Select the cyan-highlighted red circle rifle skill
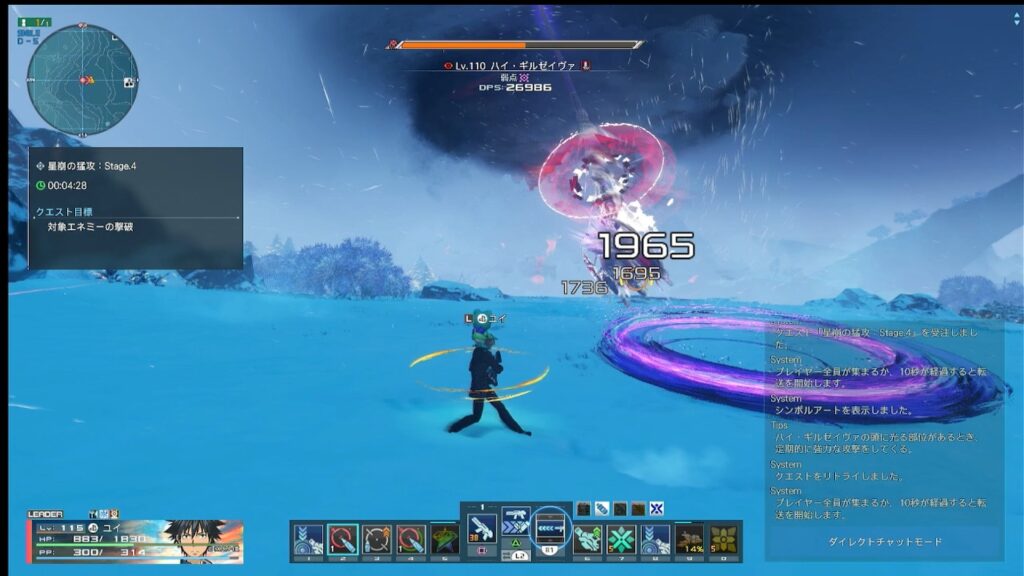Viewport: 1024px width, 576px height. [342, 539]
